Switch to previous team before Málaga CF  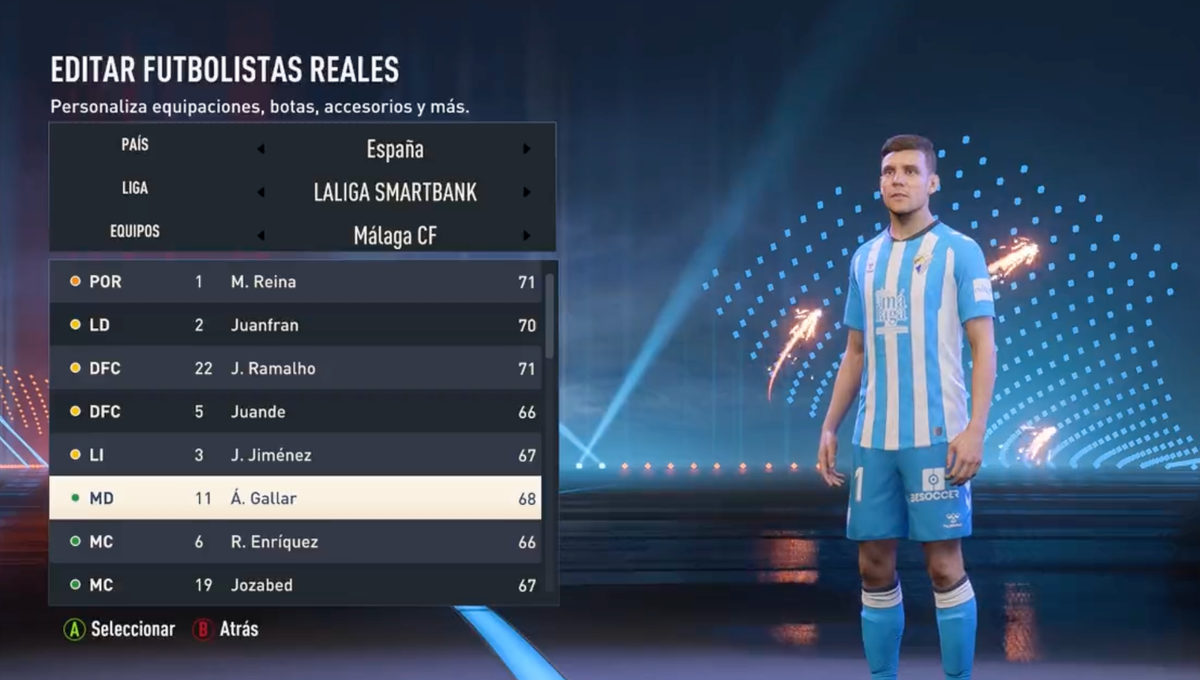(x=261, y=236)
